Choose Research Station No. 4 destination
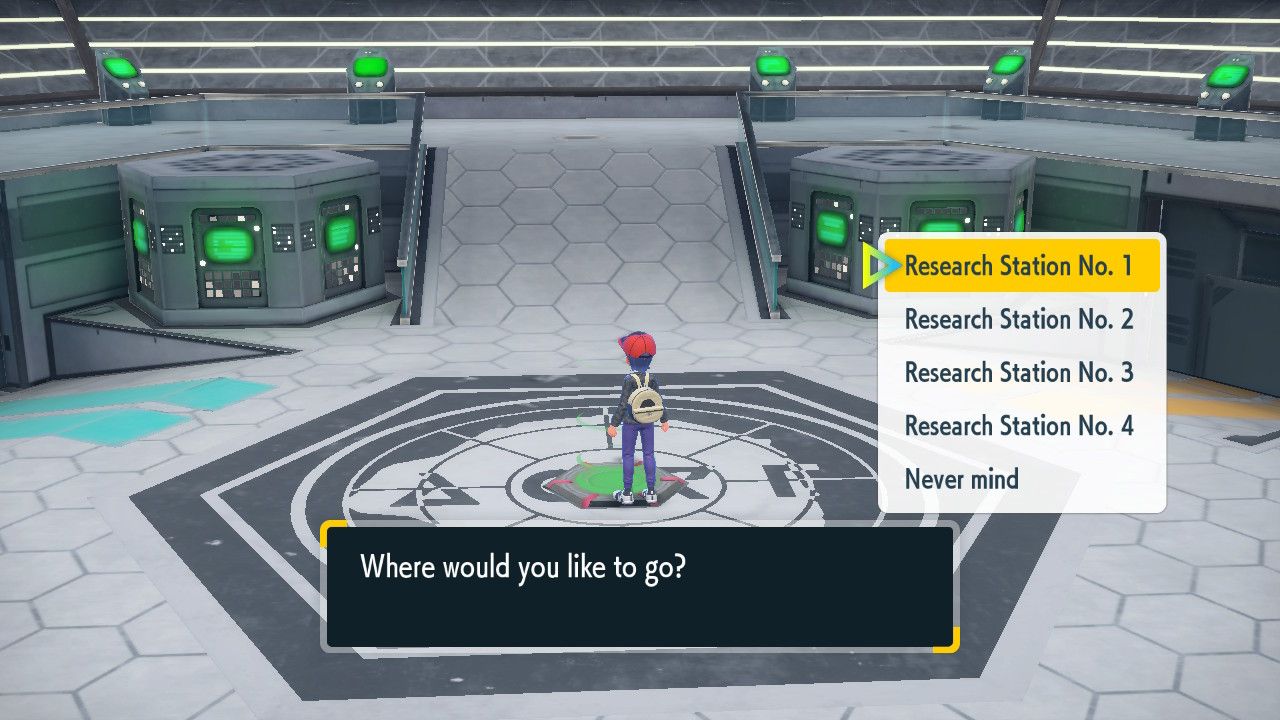Image resolution: width=1280 pixels, height=720 pixels. point(1021,426)
